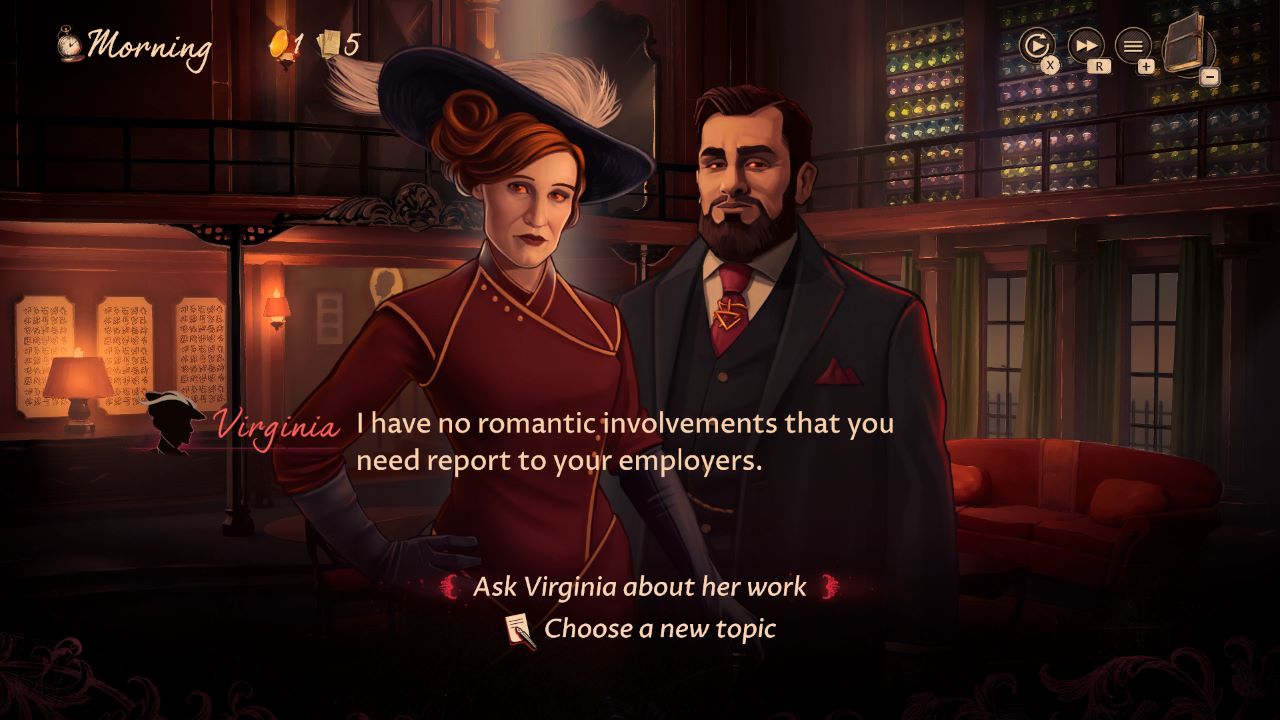Expand the Morning time-of-day indicator
Screen dimensions: 1280x720
point(150,43)
